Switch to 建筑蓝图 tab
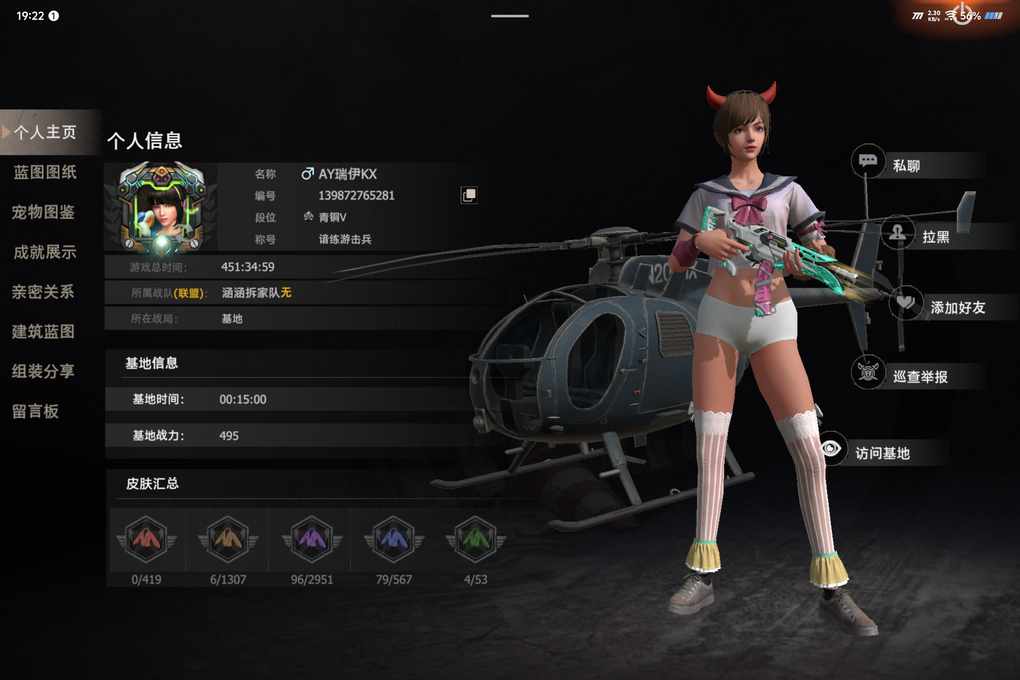Image resolution: width=1020 pixels, height=680 pixels. tap(44, 331)
